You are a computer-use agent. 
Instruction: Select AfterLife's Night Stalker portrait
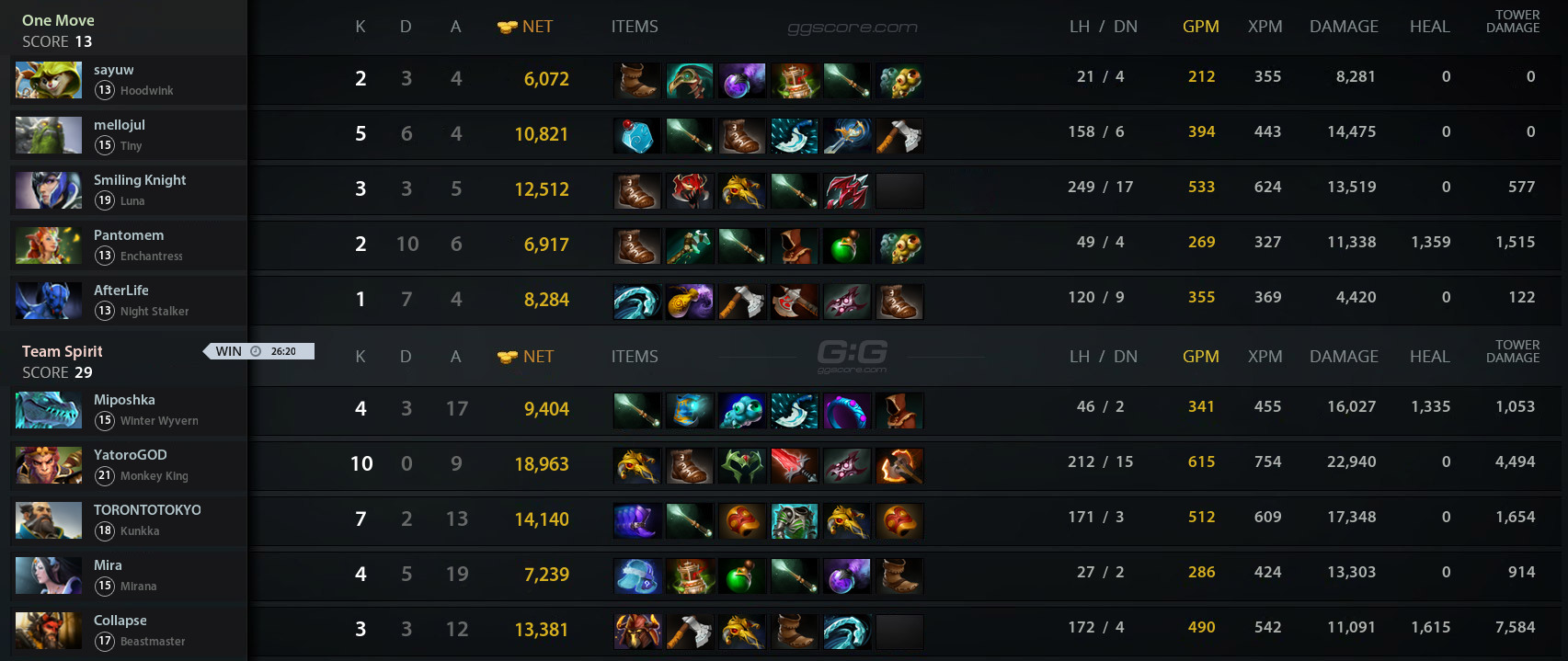click(x=48, y=301)
